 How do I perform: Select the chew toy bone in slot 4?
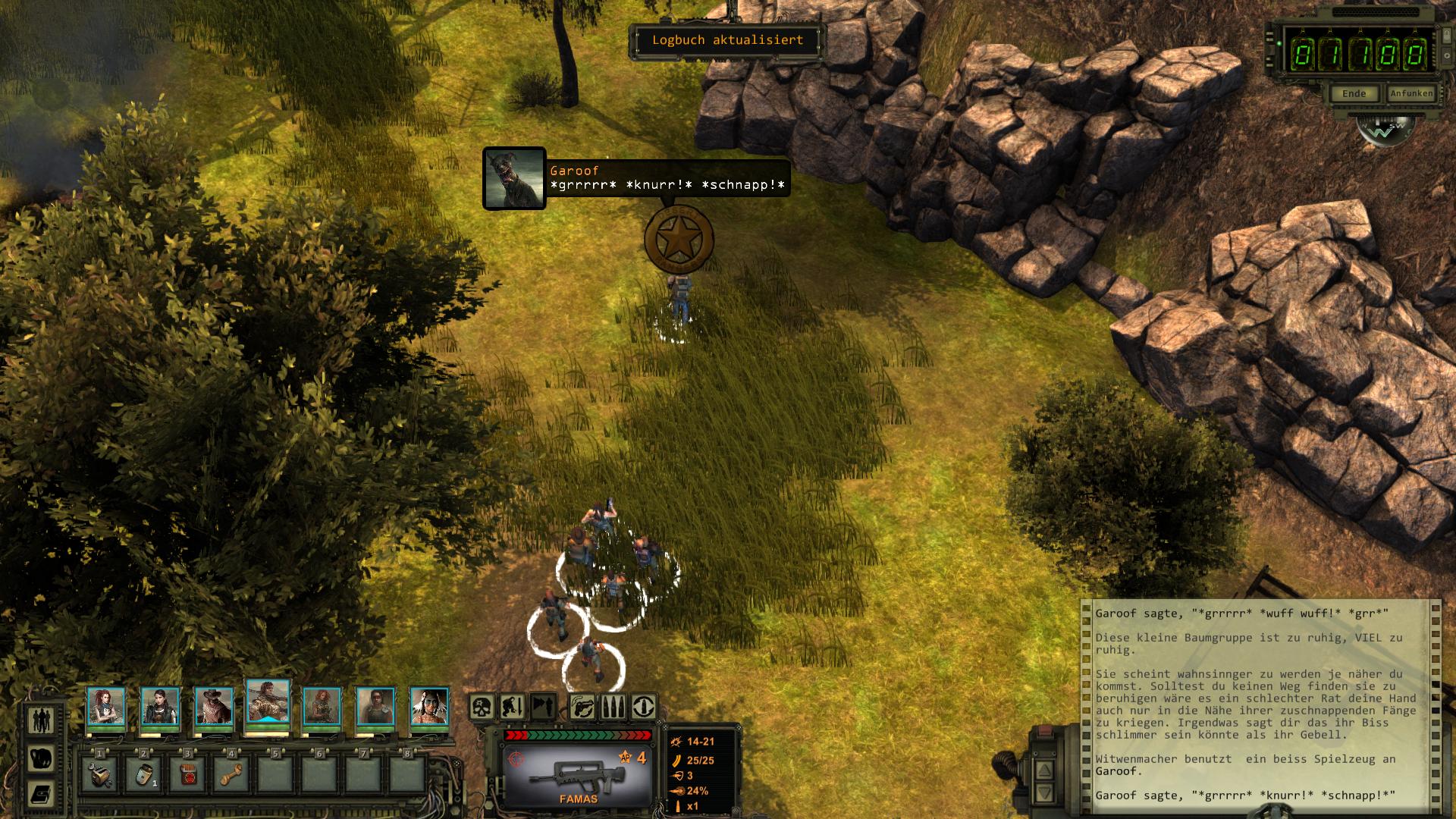231,774
